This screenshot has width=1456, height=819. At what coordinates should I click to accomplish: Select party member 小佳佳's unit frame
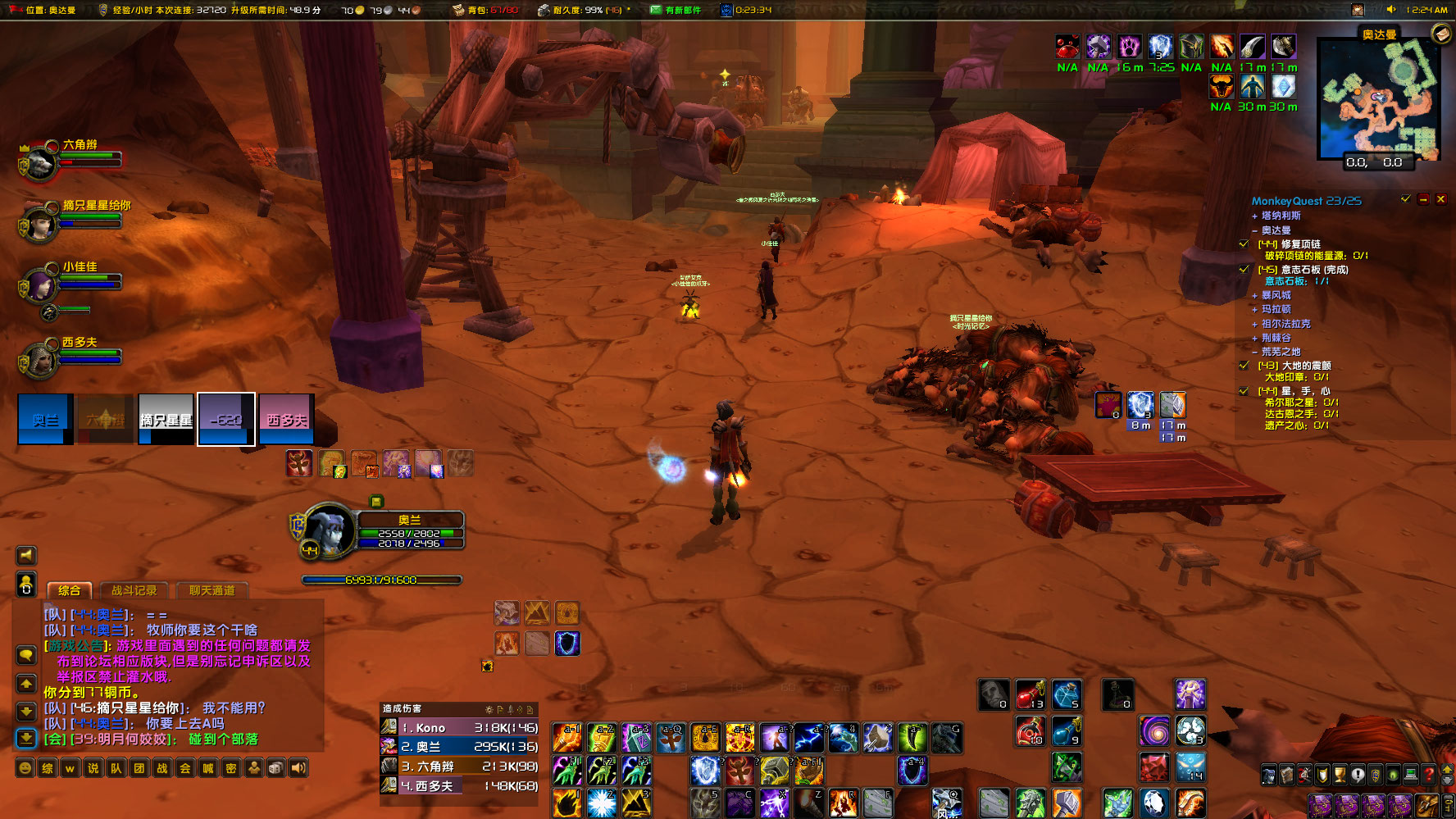(39, 286)
